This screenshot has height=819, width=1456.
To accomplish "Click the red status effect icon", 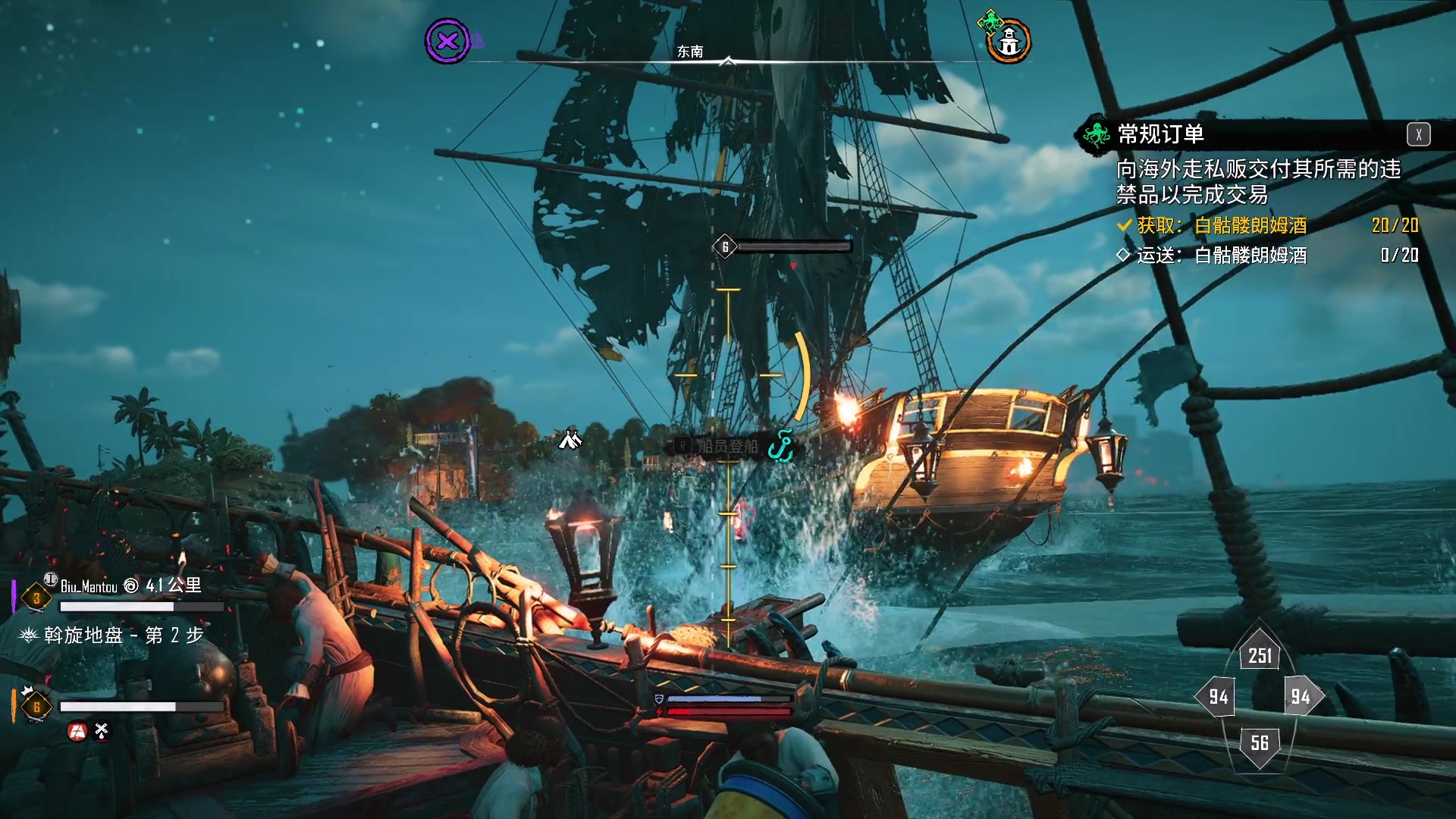I will 77,731.
